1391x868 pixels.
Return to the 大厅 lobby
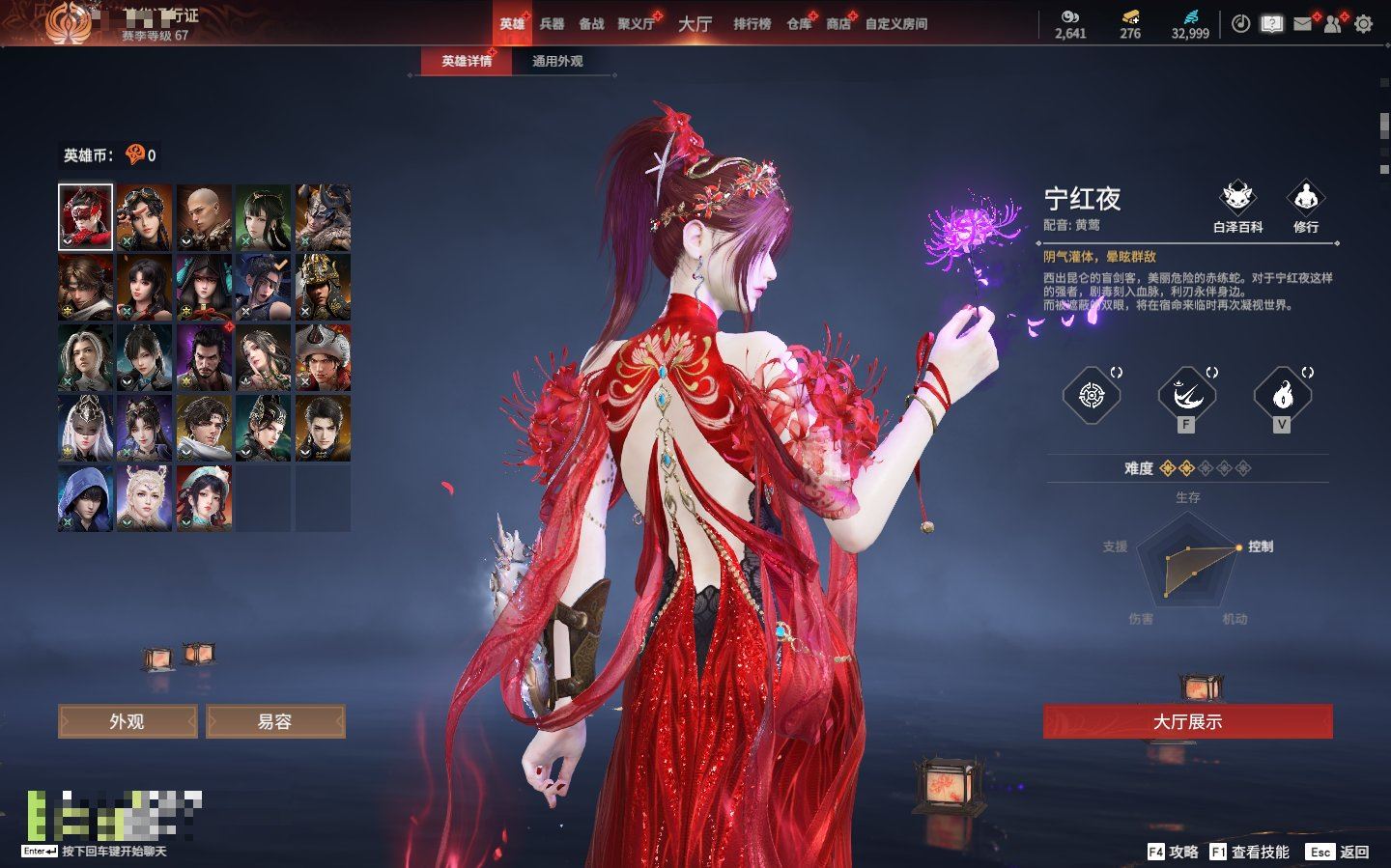695,23
